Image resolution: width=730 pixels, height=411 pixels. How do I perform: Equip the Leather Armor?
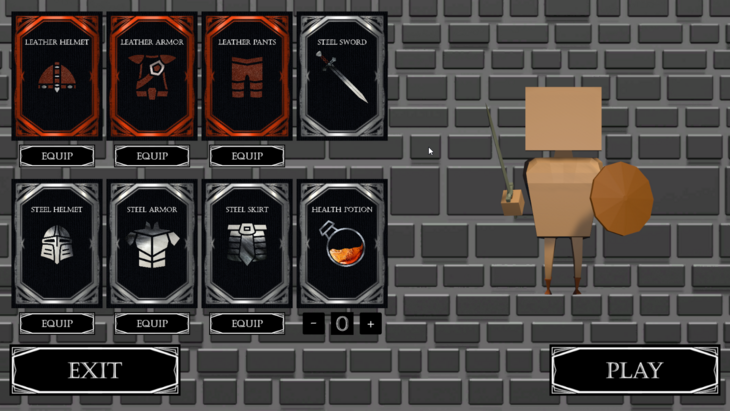(152, 156)
